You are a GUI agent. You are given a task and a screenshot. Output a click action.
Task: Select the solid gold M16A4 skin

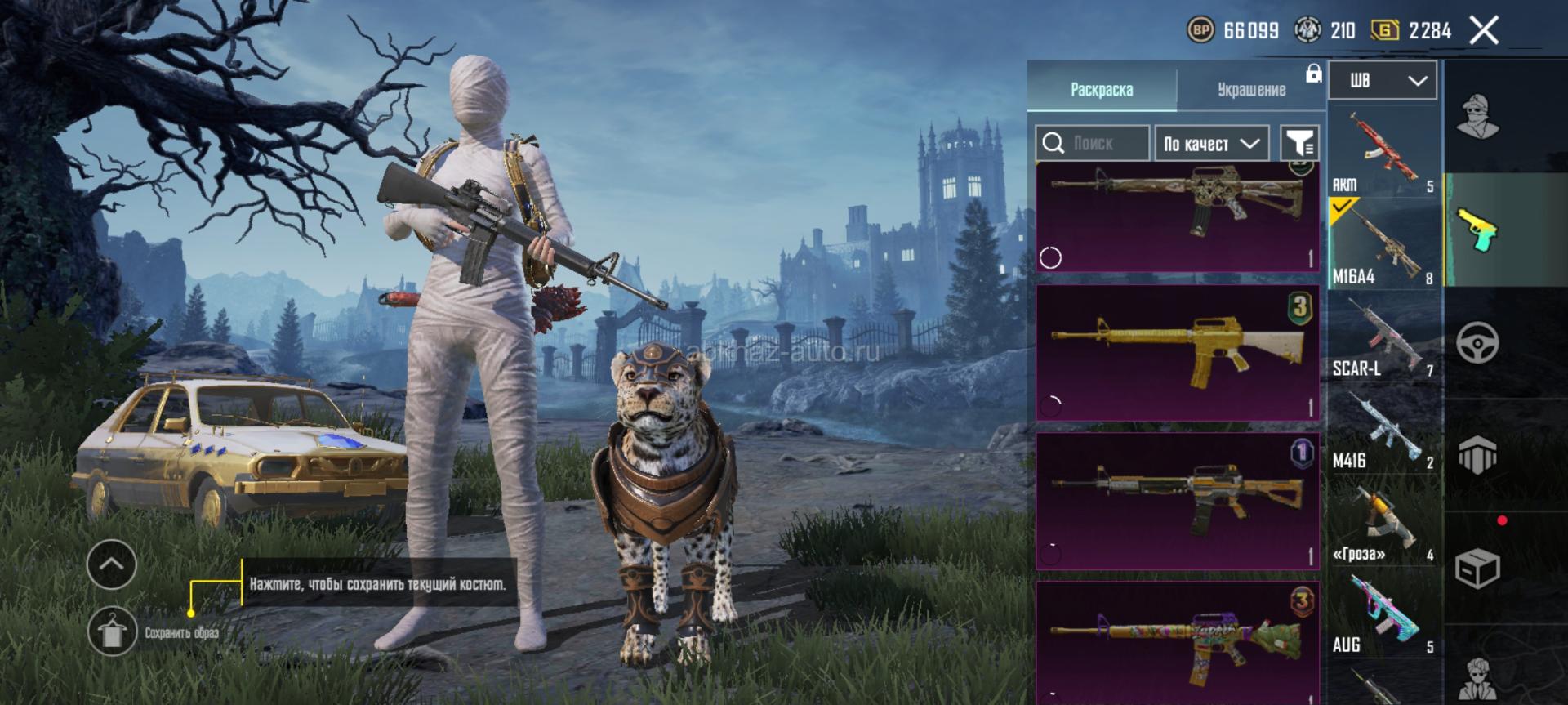click(1177, 352)
